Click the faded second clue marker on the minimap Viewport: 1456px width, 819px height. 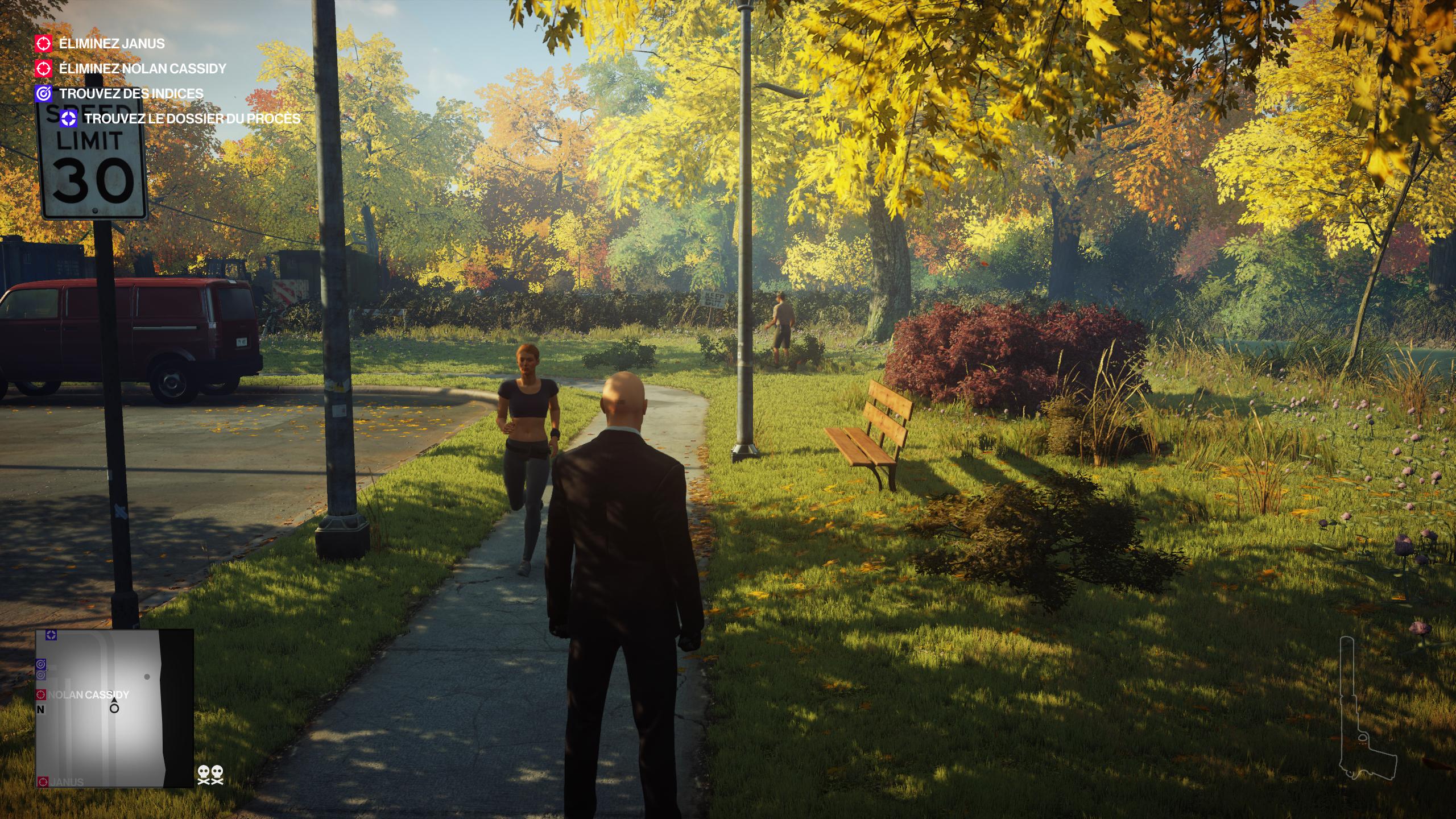[x=41, y=675]
